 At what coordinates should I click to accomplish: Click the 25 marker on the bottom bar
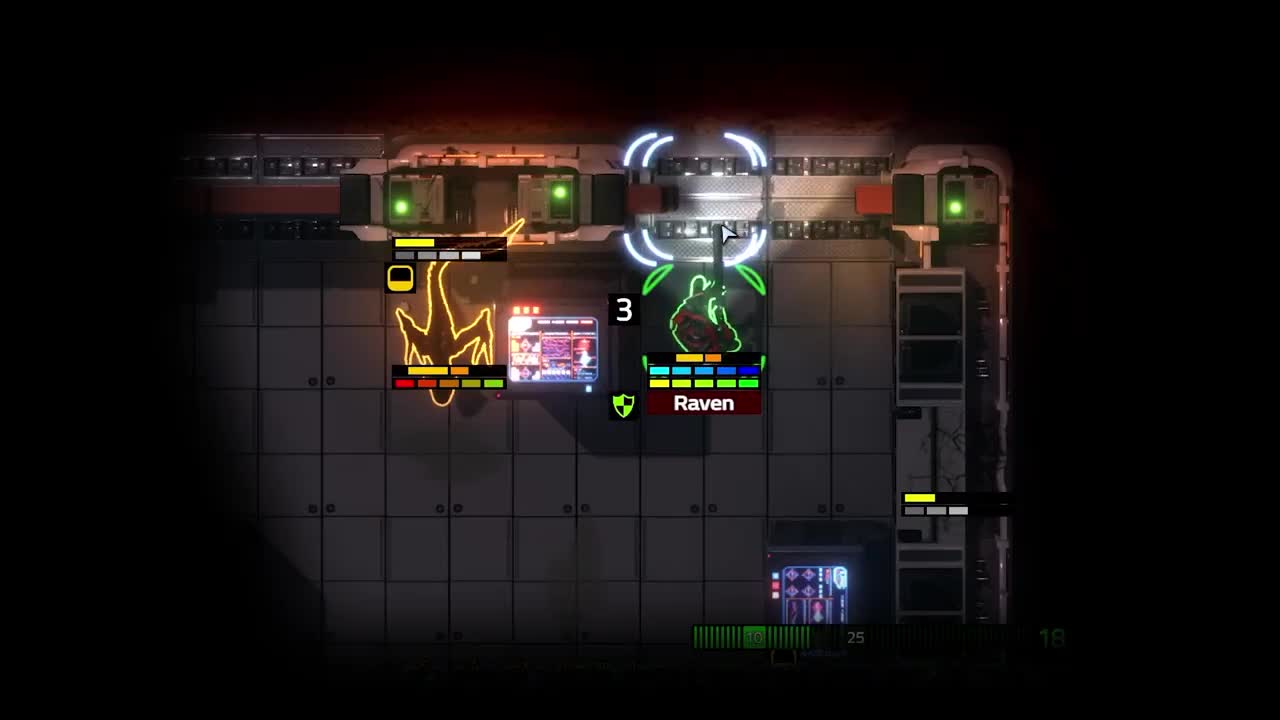[855, 637]
